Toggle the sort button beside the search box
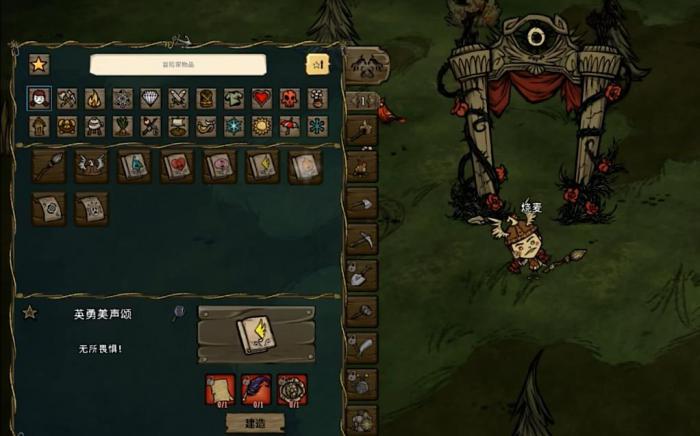 point(316,64)
